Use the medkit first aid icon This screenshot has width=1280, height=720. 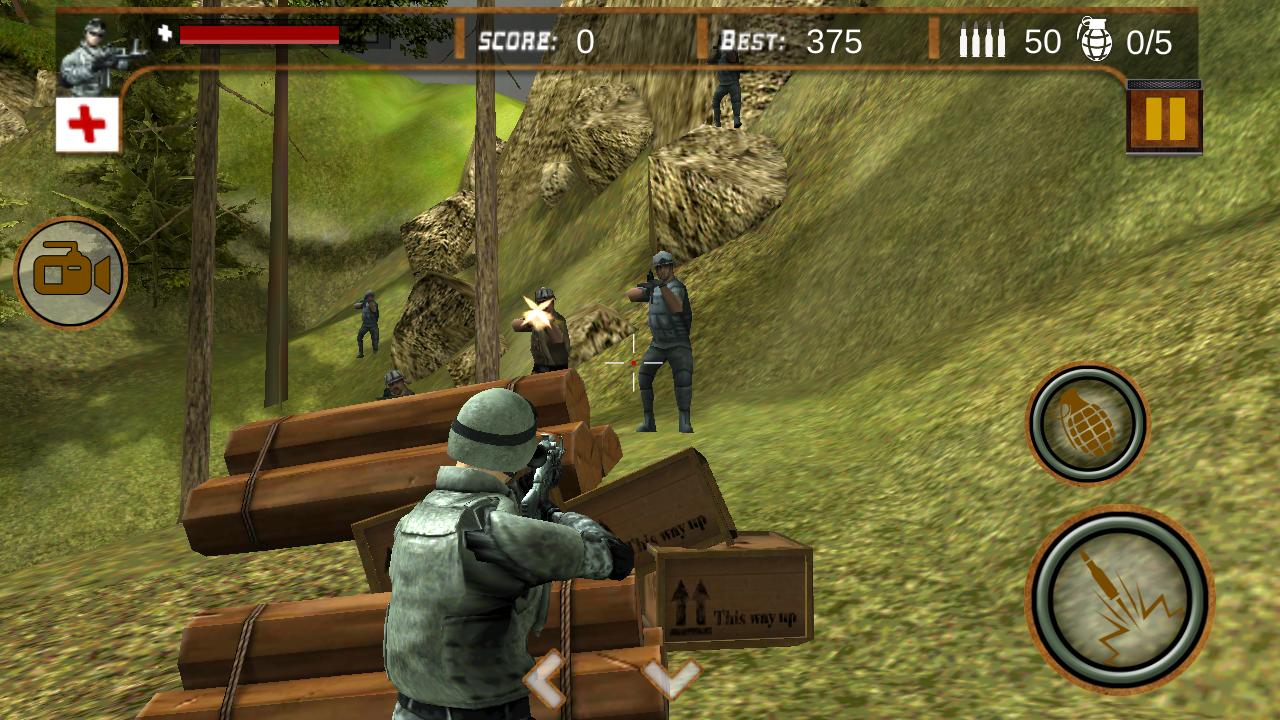(88, 122)
